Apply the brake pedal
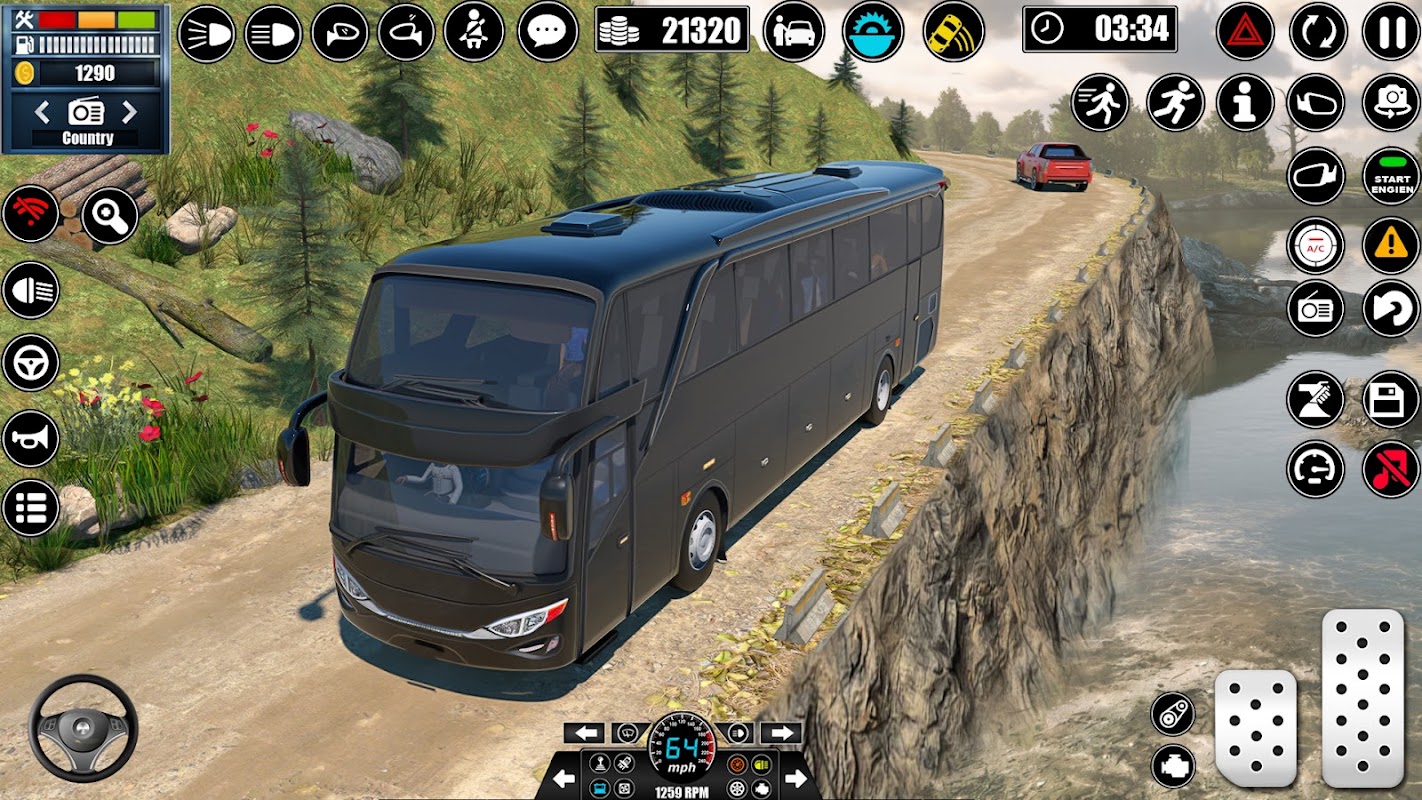This screenshot has width=1422, height=800. pyautogui.click(x=1255, y=727)
